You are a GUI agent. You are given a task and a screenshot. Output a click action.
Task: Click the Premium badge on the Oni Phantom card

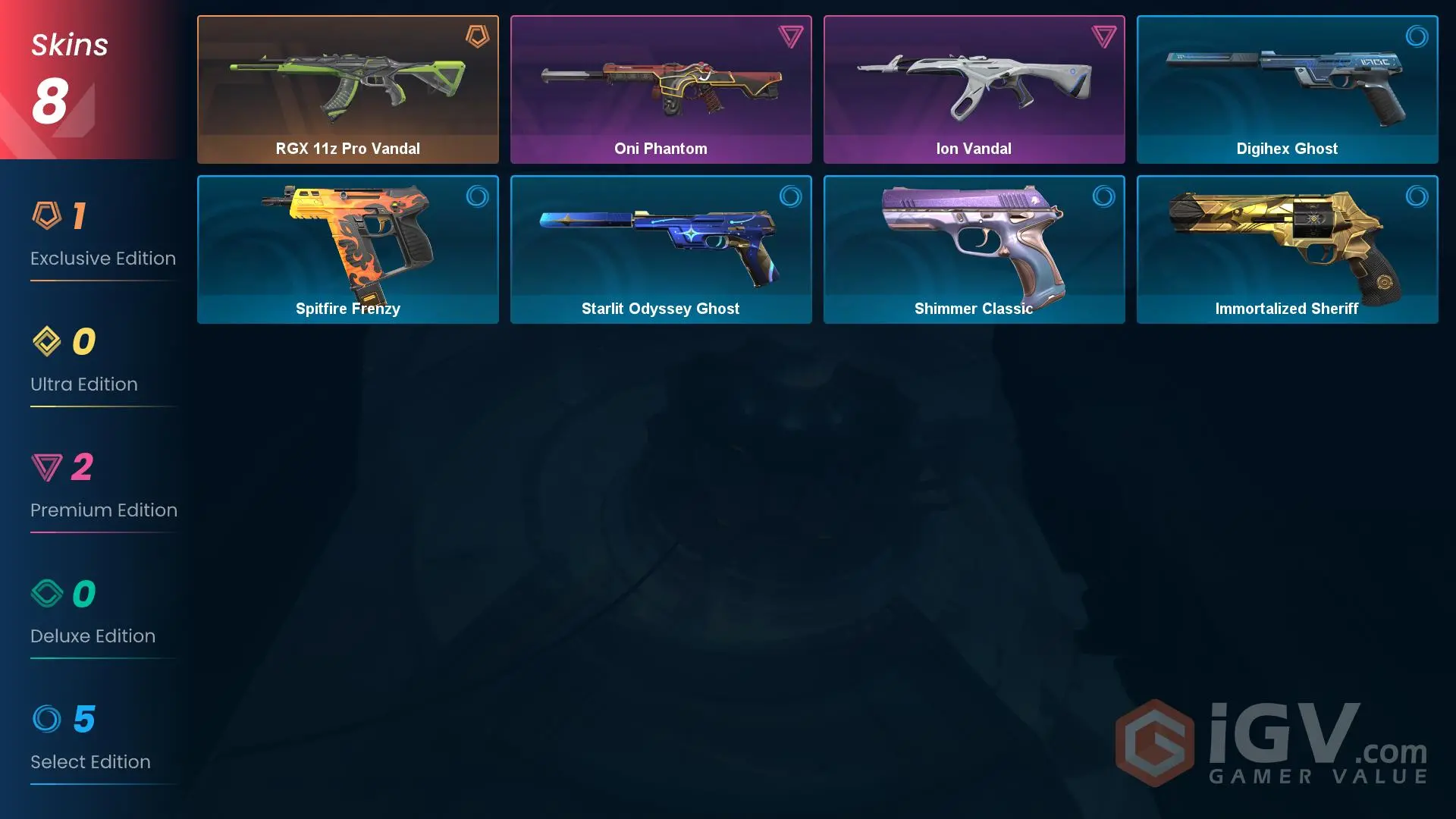789,35
